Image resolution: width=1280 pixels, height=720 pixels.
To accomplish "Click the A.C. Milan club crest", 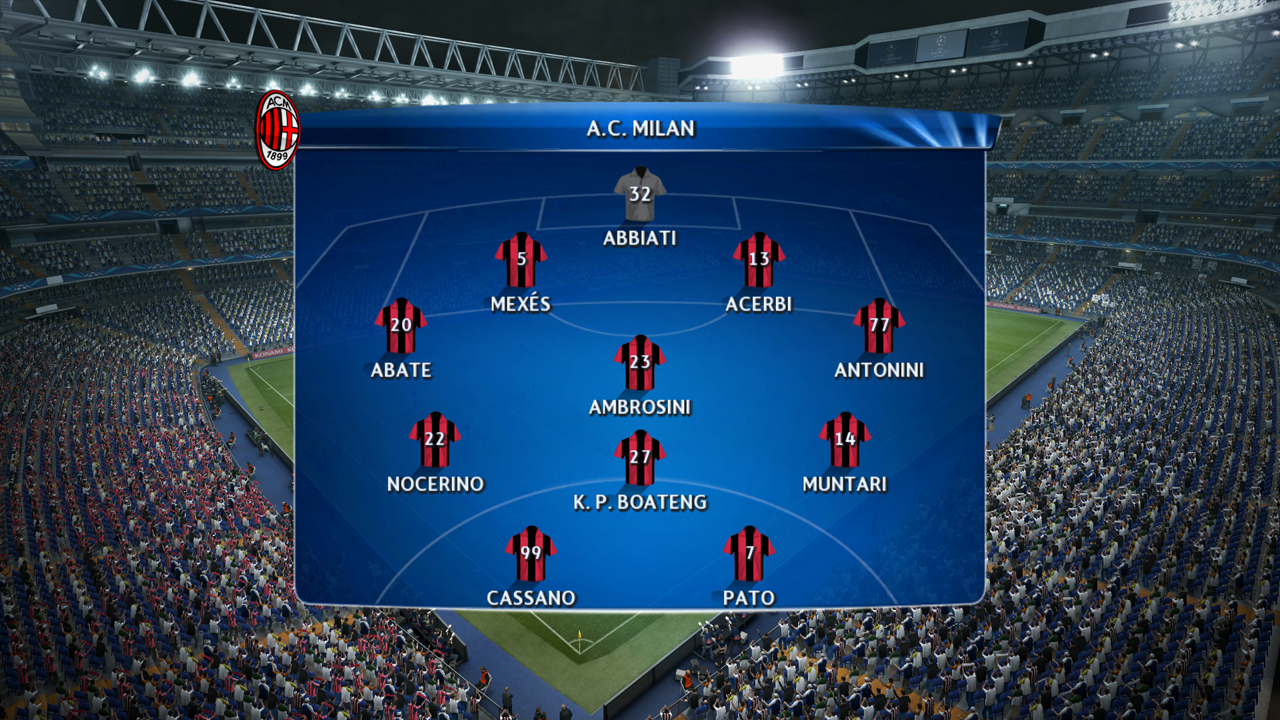I will pyautogui.click(x=278, y=130).
